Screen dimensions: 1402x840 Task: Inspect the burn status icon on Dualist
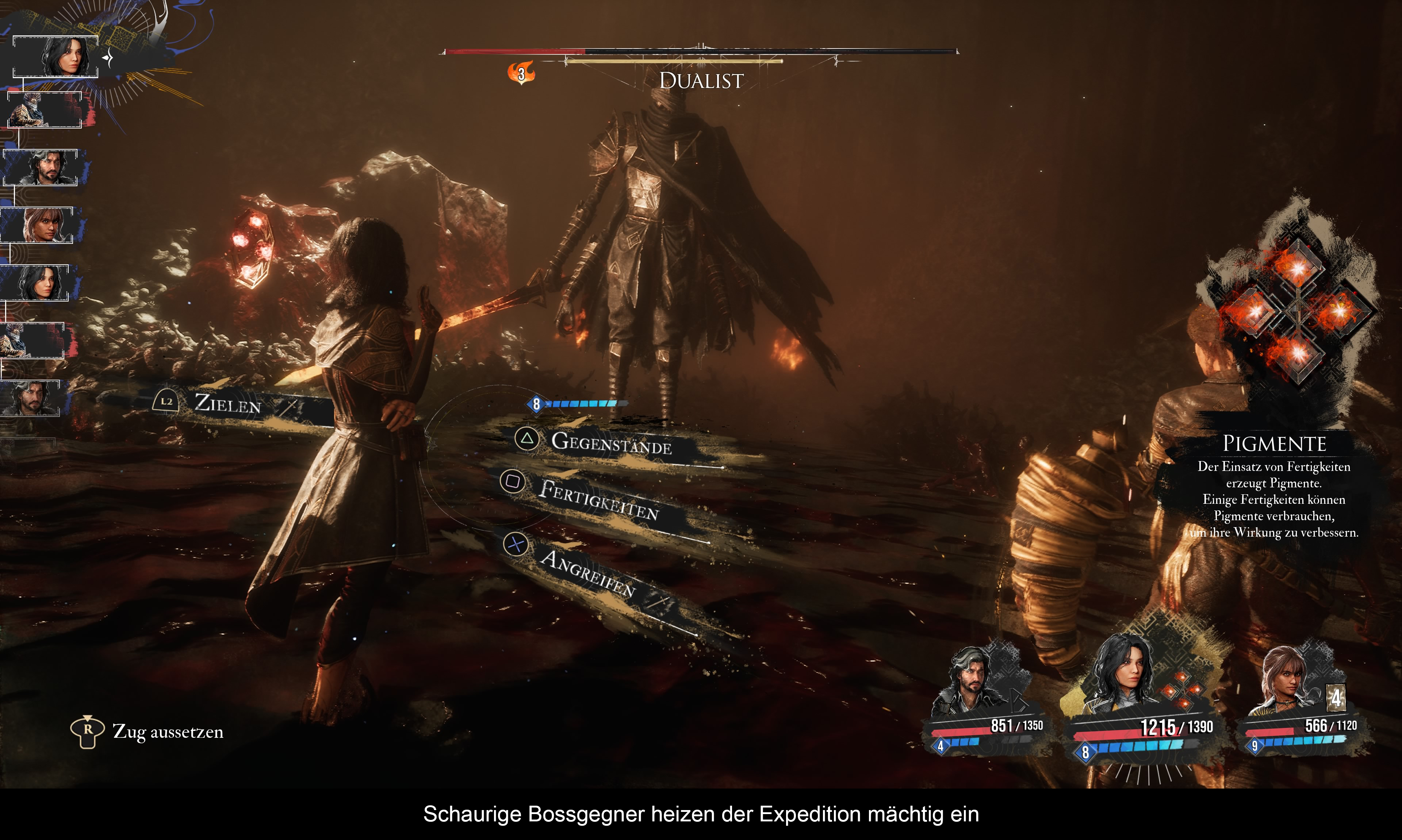tap(521, 72)
